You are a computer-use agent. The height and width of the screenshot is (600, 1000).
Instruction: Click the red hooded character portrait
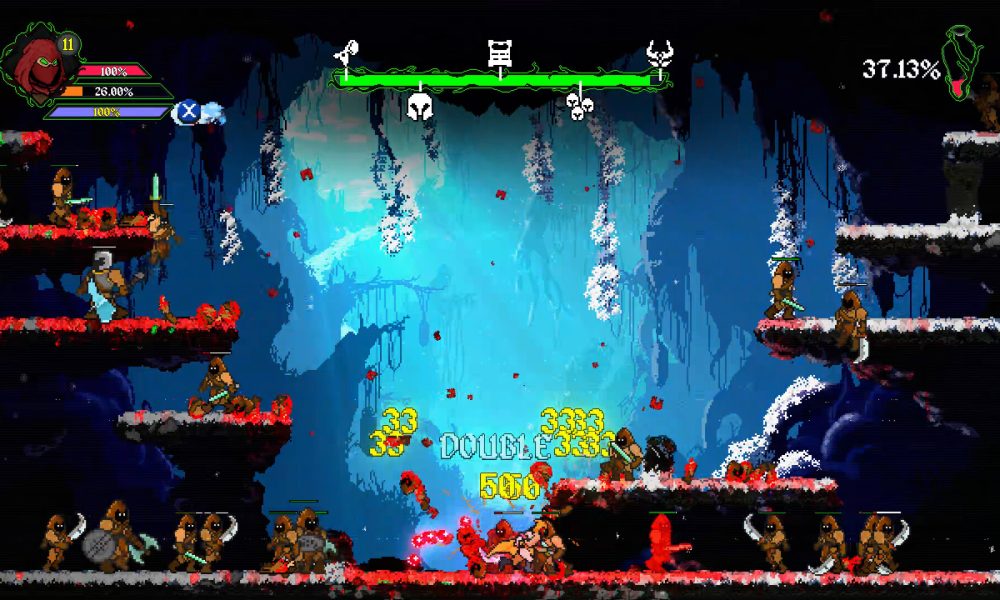tap(36, 64)
